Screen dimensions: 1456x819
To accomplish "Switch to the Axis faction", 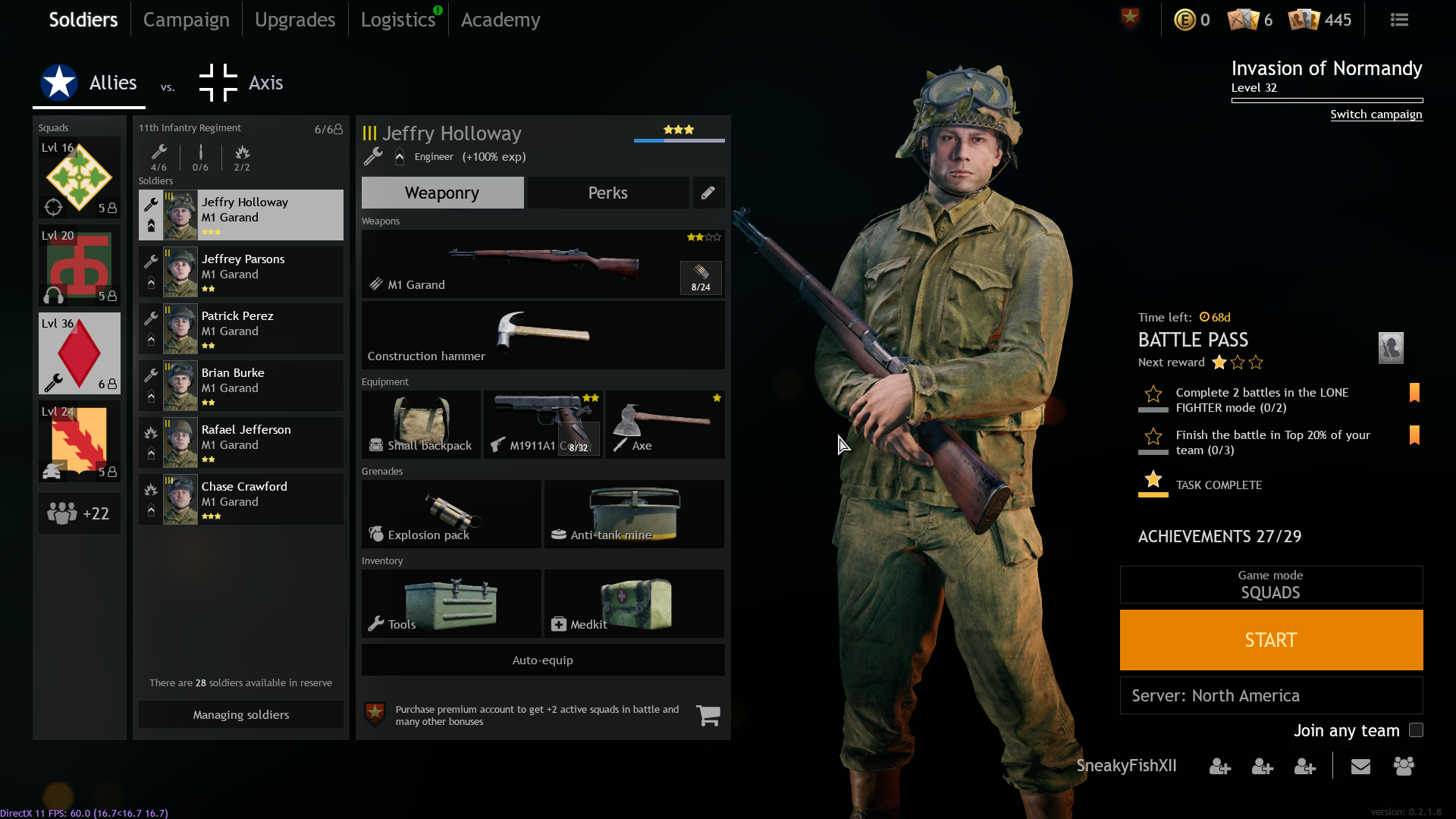I will pyautogui.click(x=242, y=83).
